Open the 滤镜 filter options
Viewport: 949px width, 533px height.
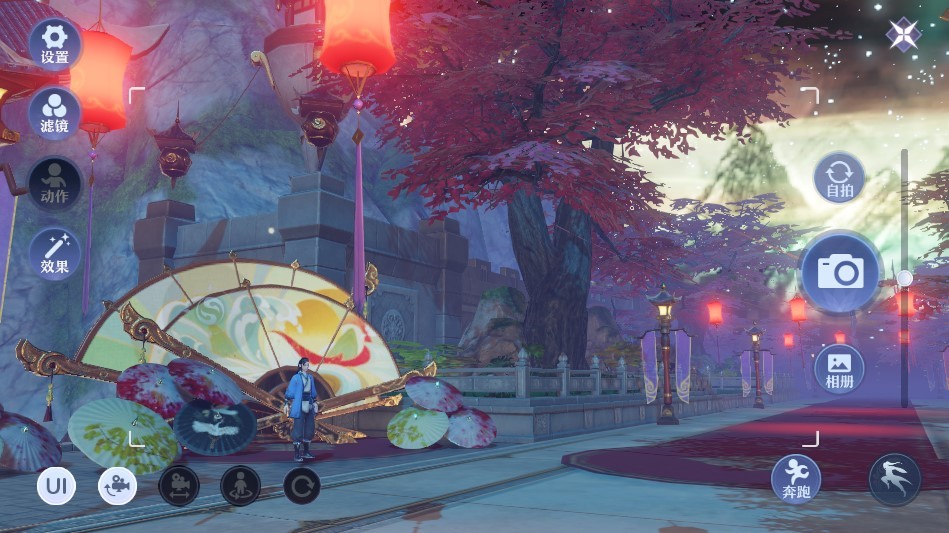tap(54, 113)
